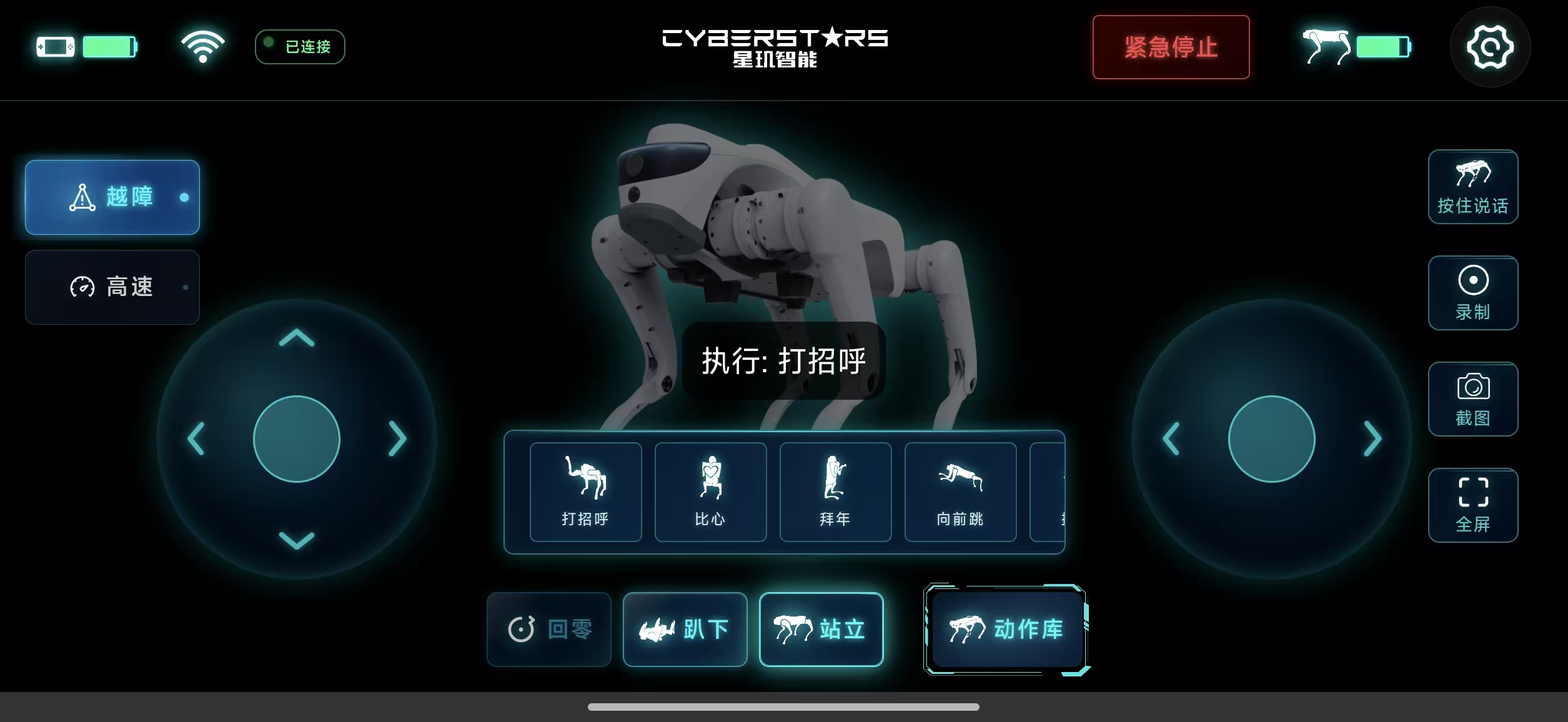This screenshot has width=1568, height=722.
Task: Hit the red 紧急停止 emergency stop button
Action: pos(1171,47)
